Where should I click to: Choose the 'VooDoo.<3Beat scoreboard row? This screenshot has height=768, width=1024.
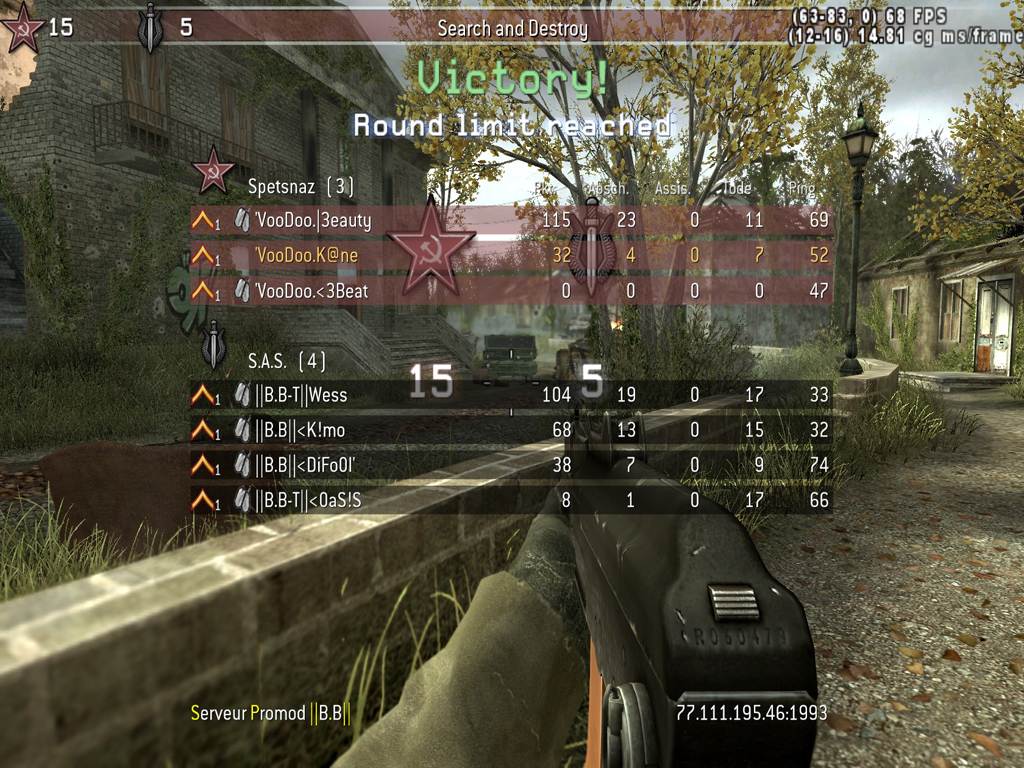[x=510, y=291]
